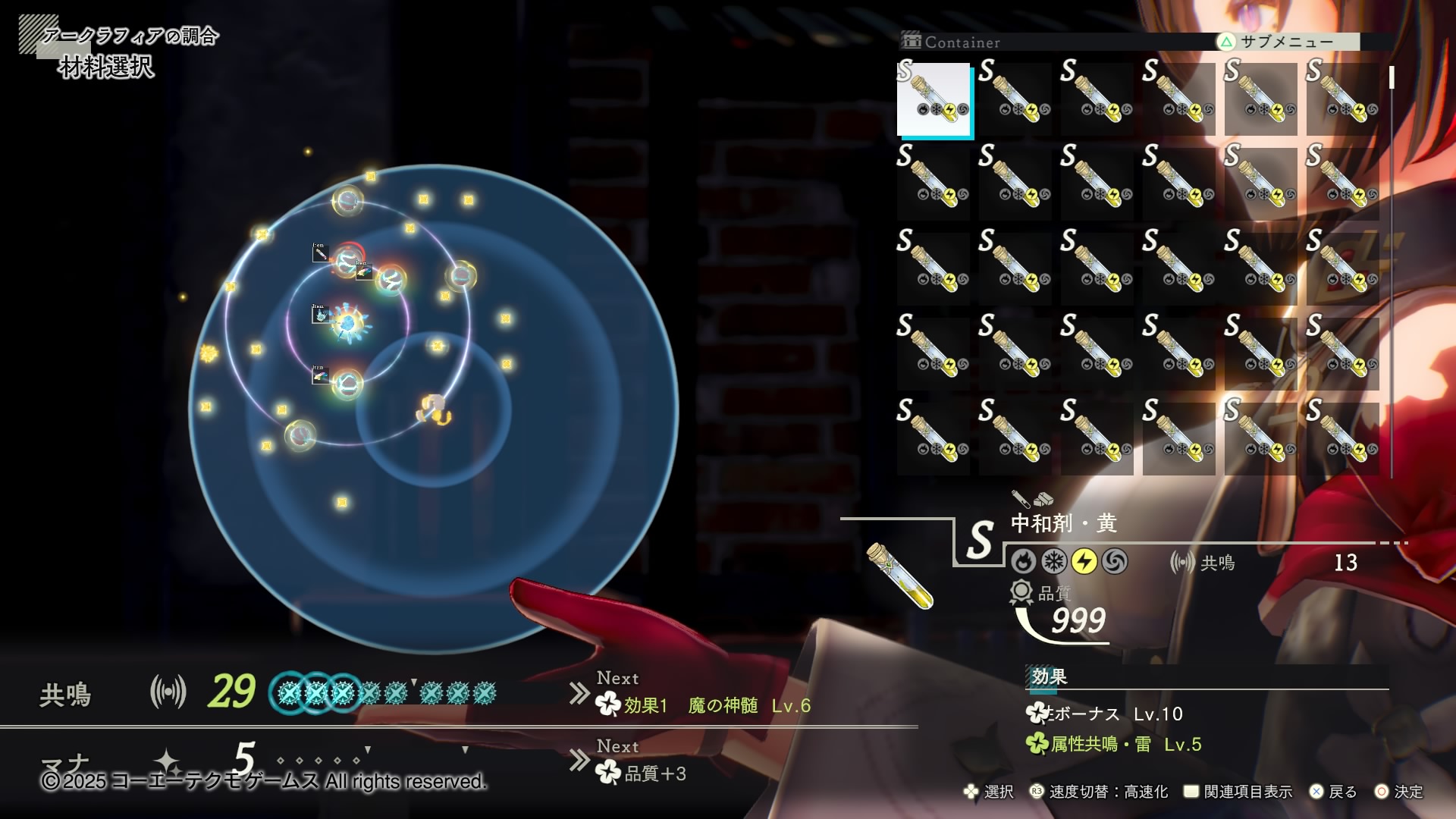Viewport: 1456px width, 819px height.
Task: Select the highlighted 中和剤・黄 container slot
Action: [x=934, y=99]
